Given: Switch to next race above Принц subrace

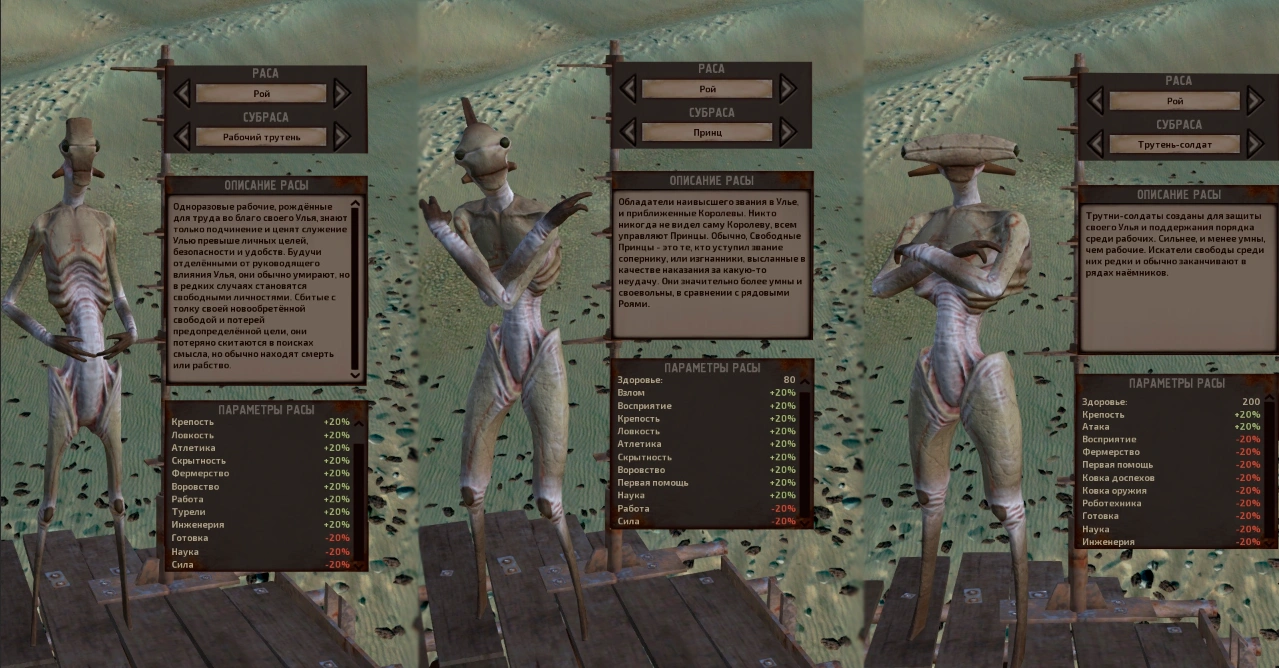Looking at the screenshot, I should (x=786, y=88).
